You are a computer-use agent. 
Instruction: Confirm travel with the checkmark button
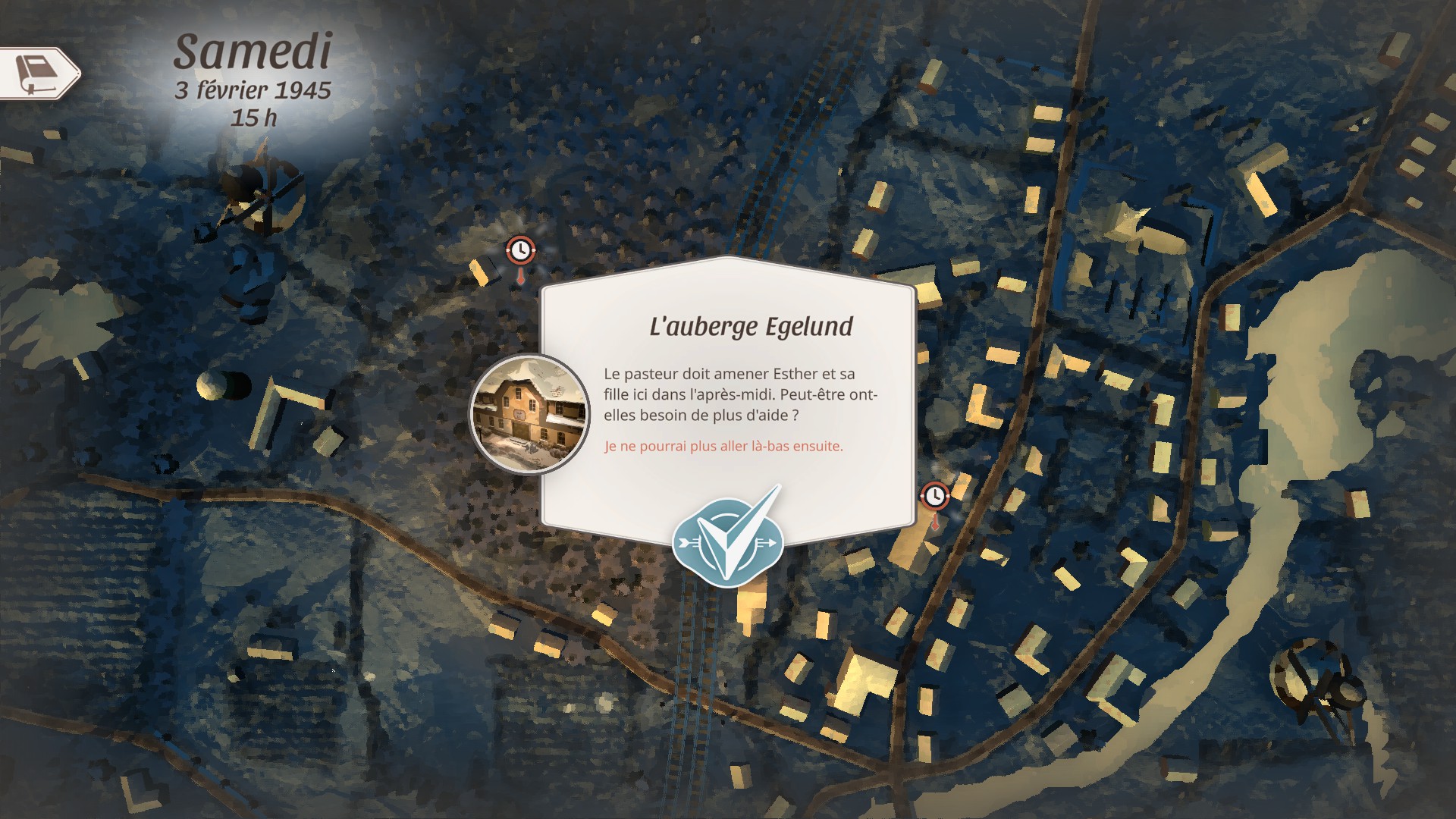727,540
